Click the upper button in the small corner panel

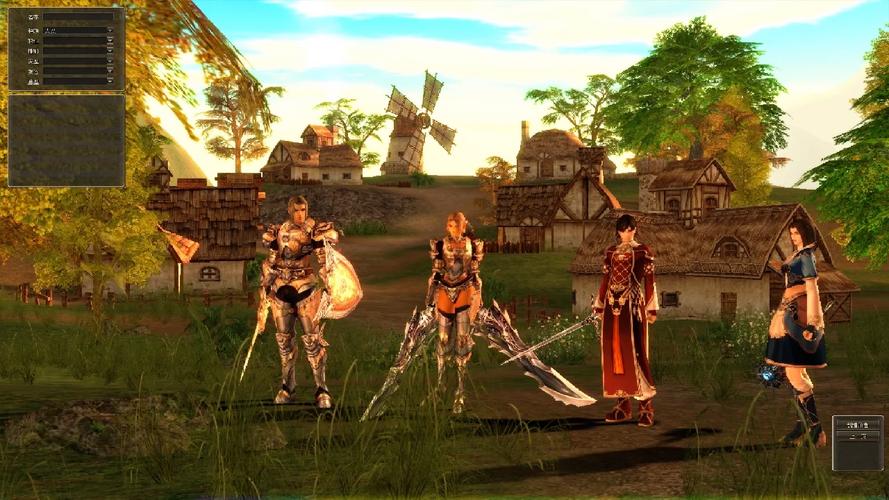coord(857,422)
